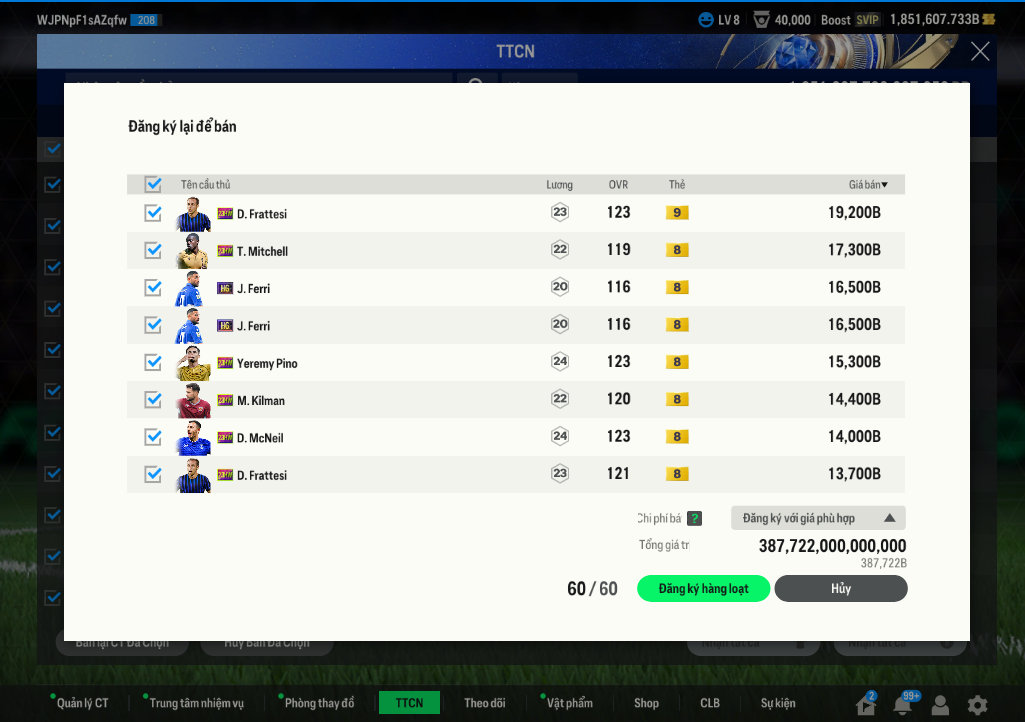Visit the Shop
The image size is (1025, 722).
click(x=646, y=703)
